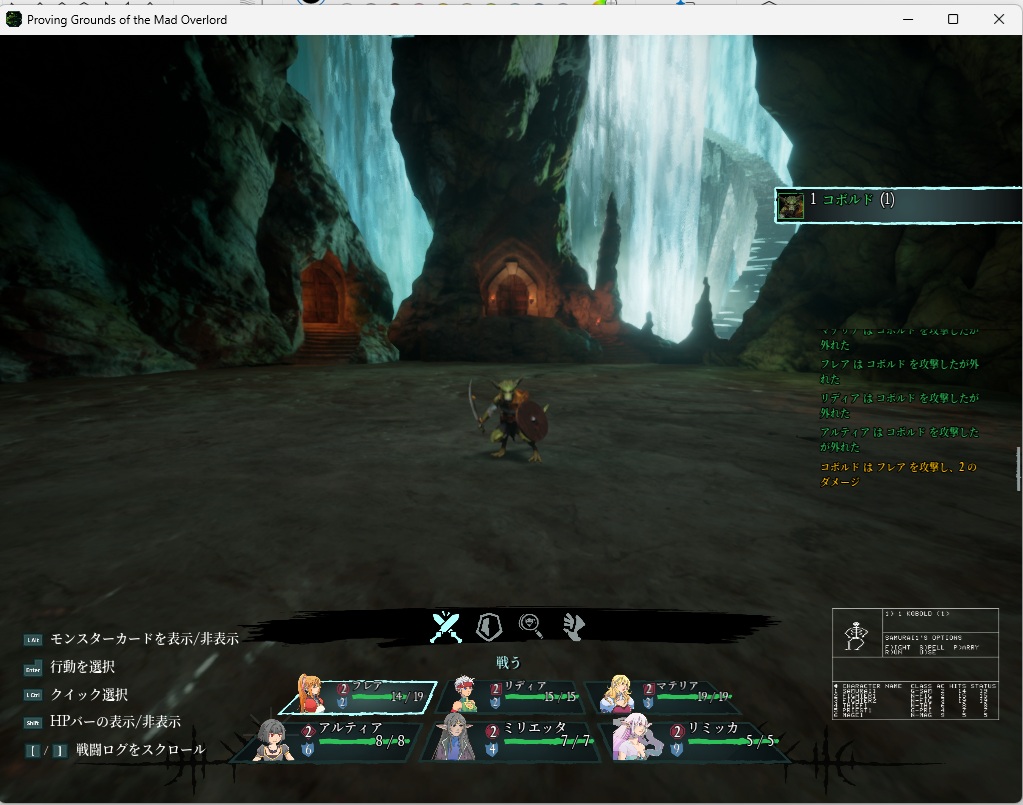Image resolution: width=1023 pixels, height=805 pixels.
Task: Select party member リディア
Action: coord(511,695)
